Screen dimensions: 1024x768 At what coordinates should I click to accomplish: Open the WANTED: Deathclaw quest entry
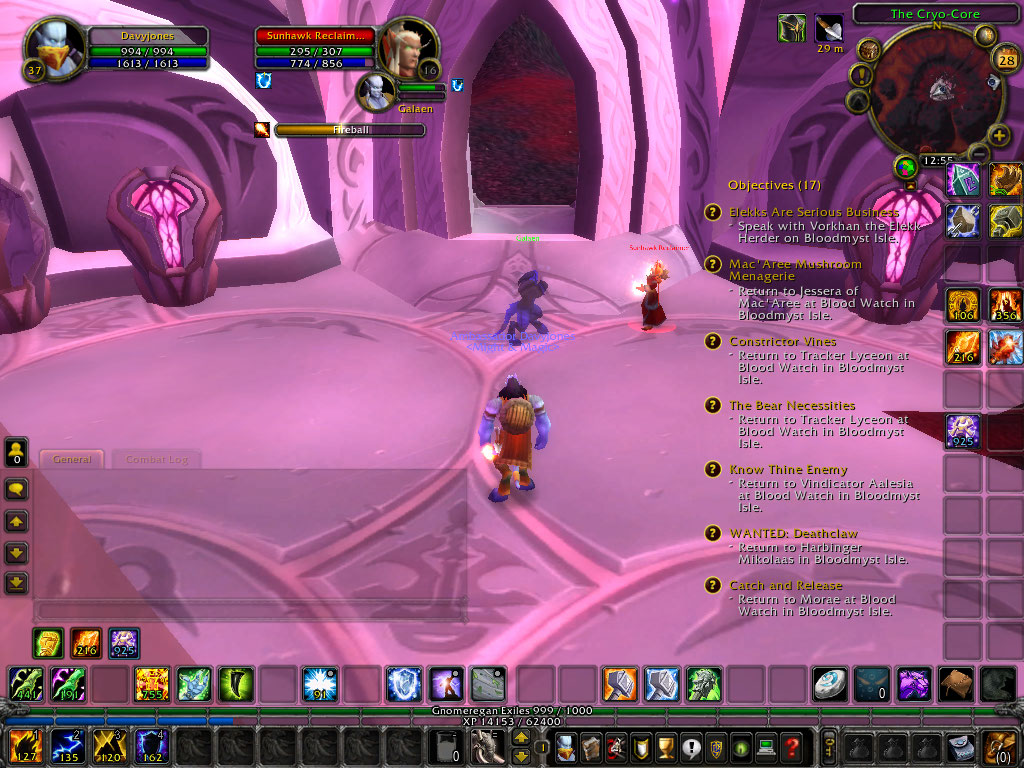click(793, 533)
